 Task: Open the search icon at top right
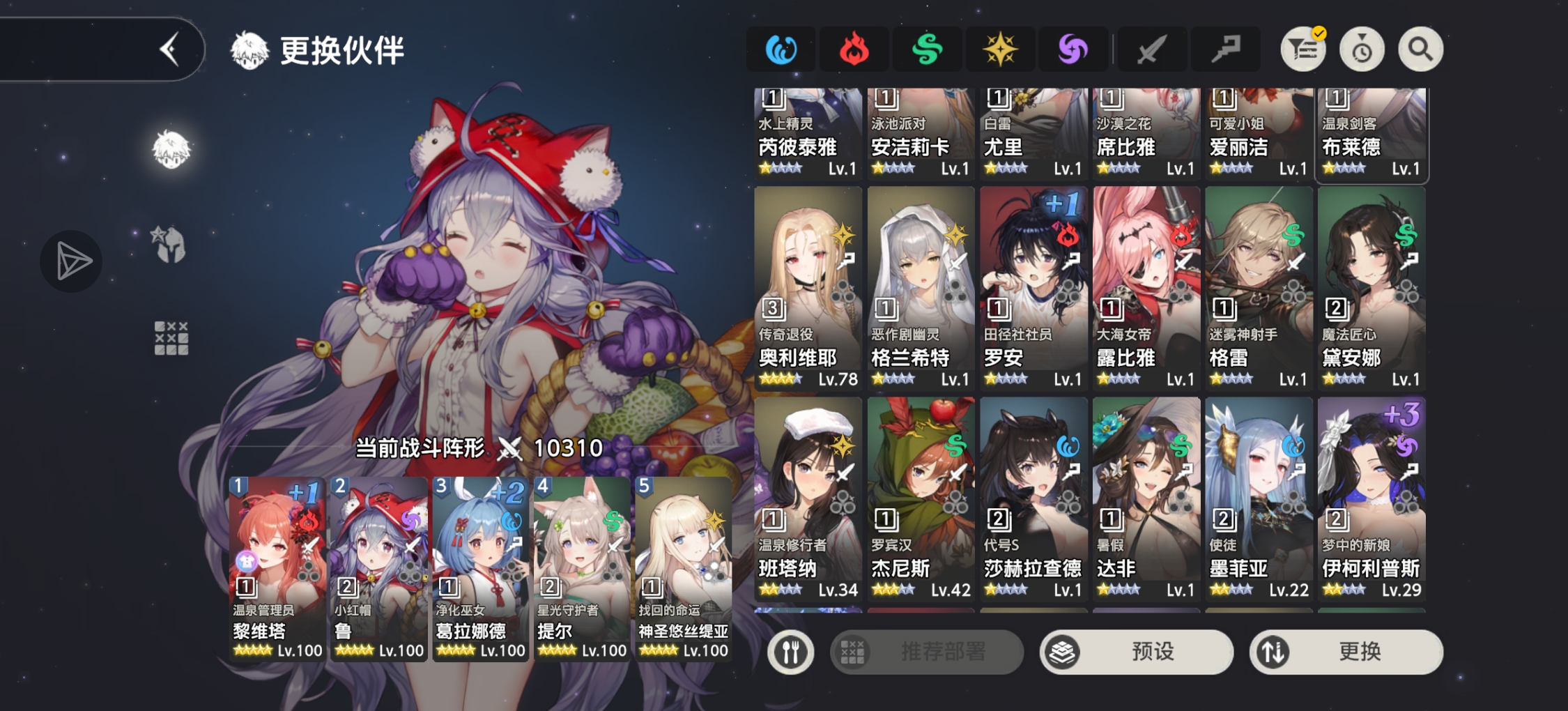coord(1420,49)
